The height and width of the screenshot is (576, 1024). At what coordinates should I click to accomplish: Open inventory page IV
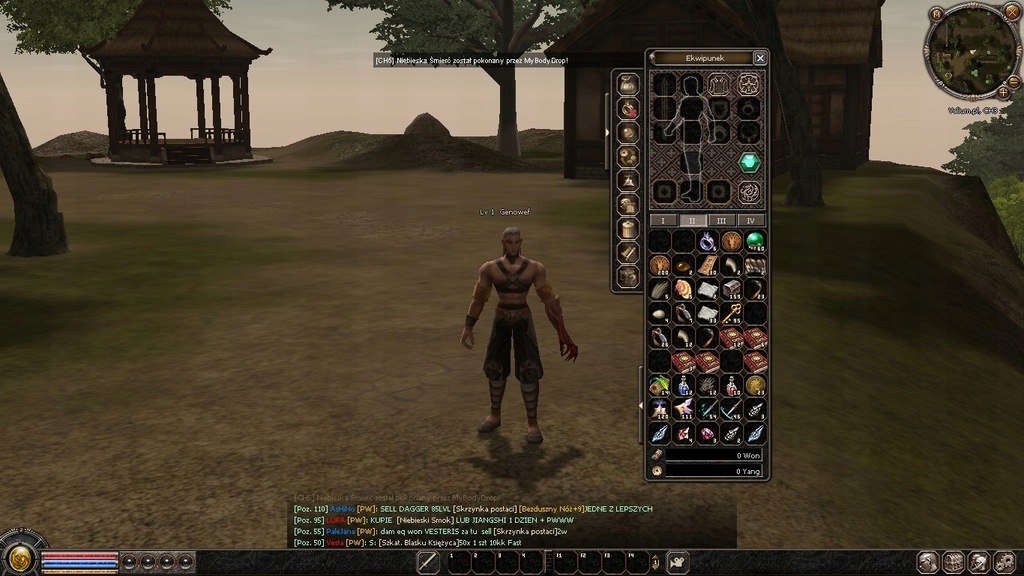tap(751, 220)
